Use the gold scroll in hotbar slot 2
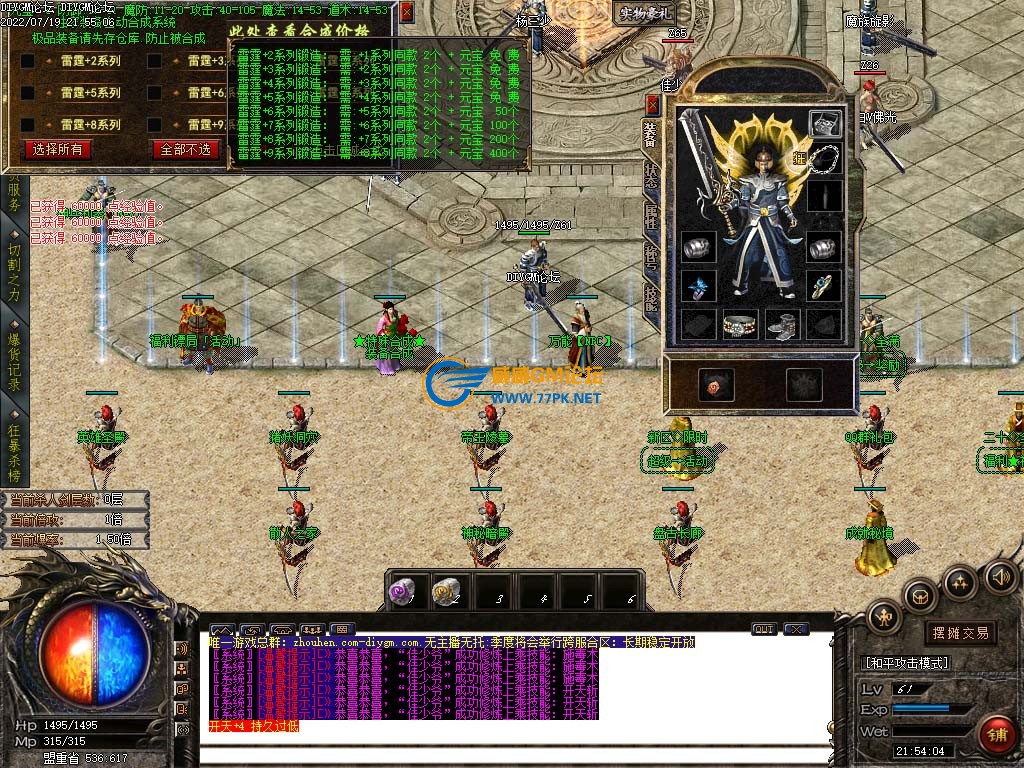This screenshot has height=768, width=1024. [446, 591]
